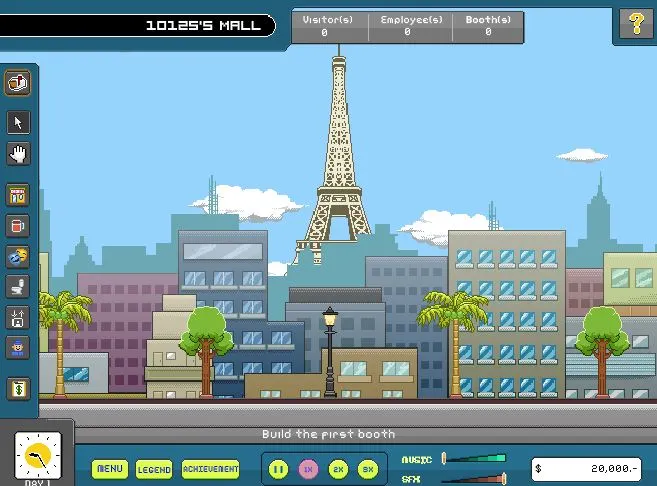
Task: Choose the toilet restroom build option
Action: pyautogui.click(x=18, y=288)
